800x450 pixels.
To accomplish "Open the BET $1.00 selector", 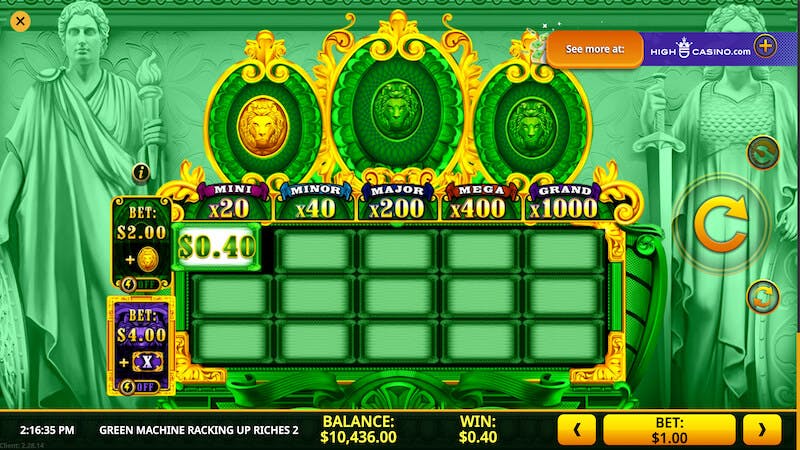I will click(x=669, y=430).
